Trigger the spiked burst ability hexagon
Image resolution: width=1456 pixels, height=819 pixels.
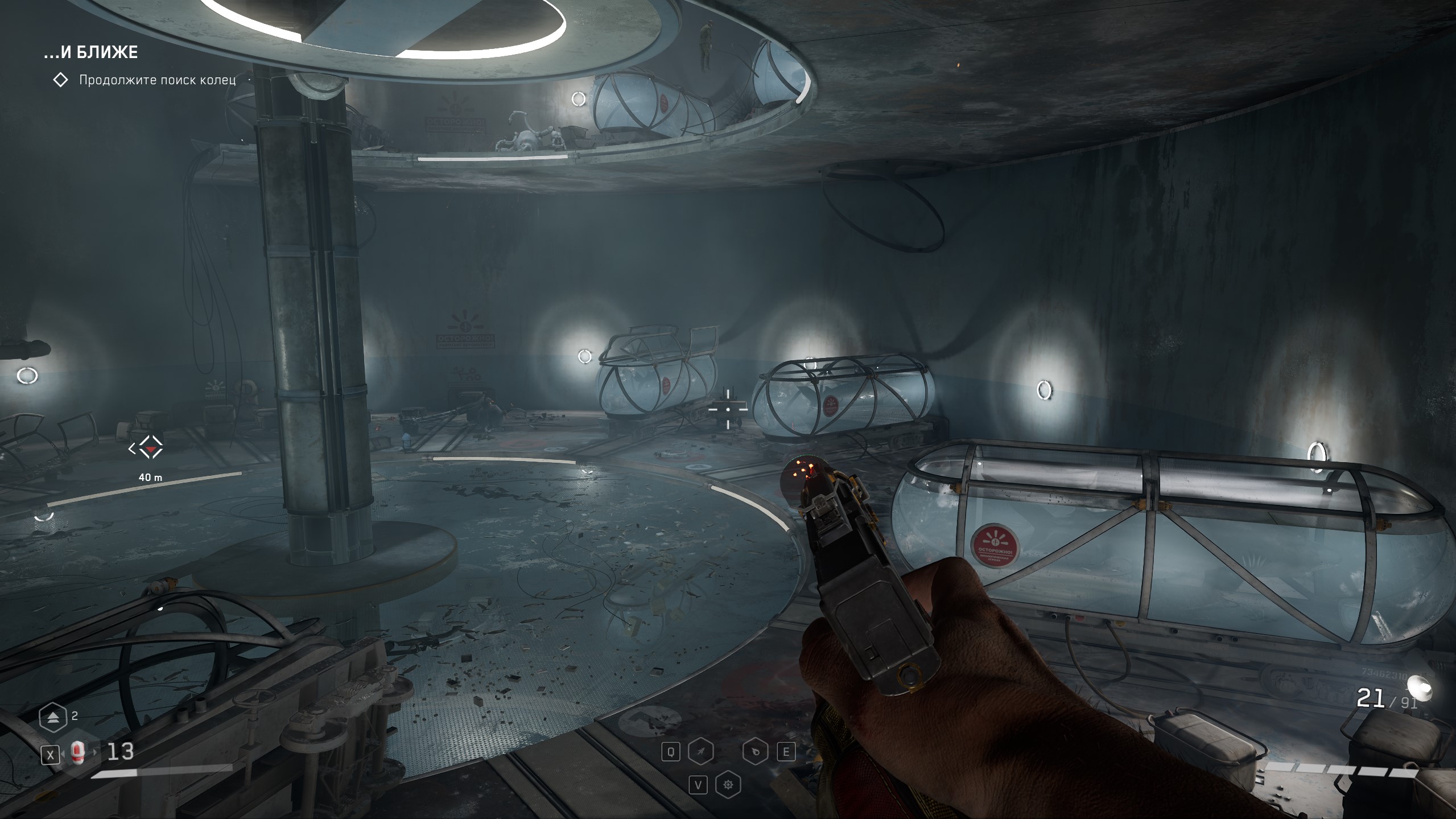(728, 785)
